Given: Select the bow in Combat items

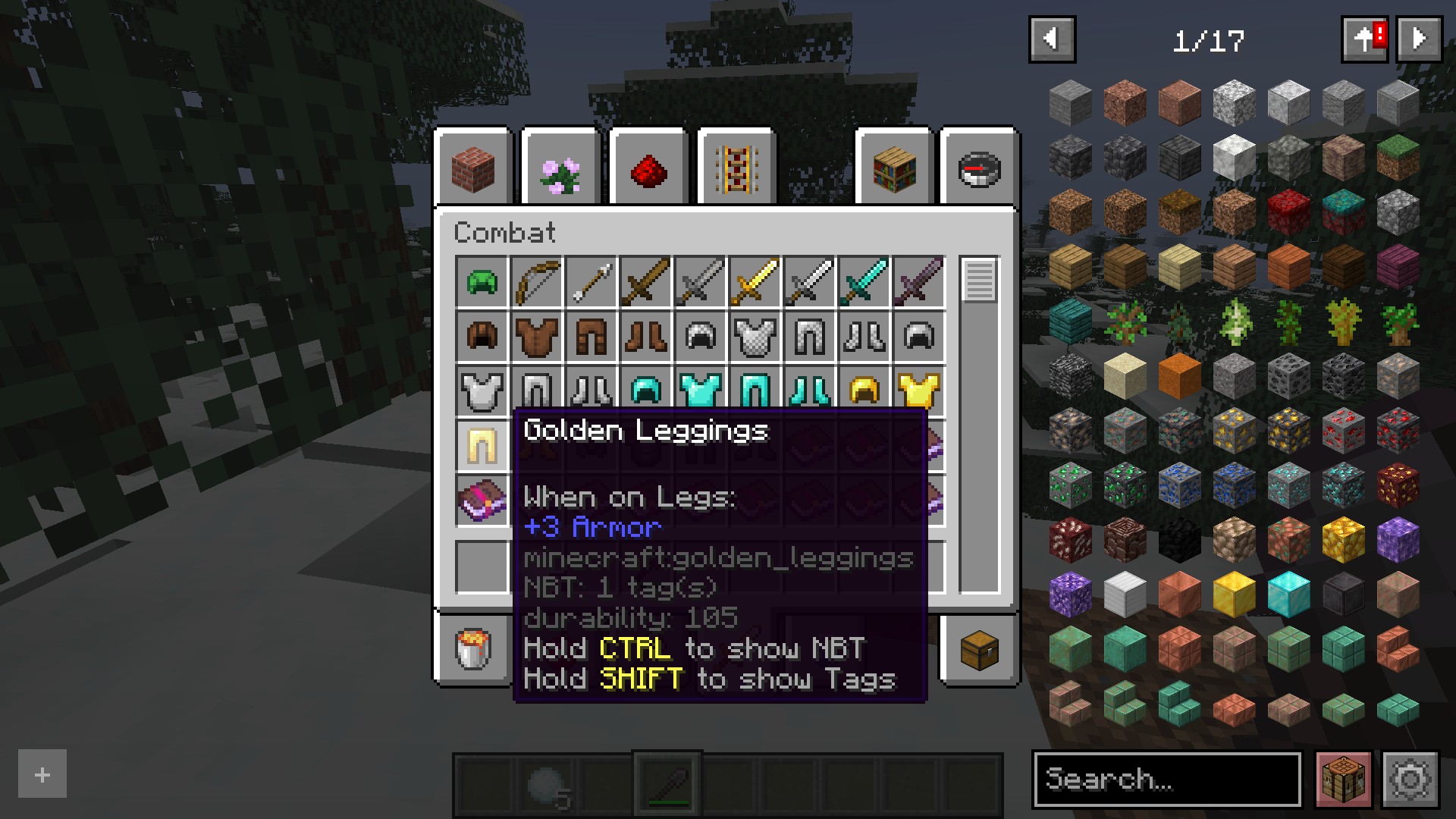Looking at the screenshot, I should (537, 282).
